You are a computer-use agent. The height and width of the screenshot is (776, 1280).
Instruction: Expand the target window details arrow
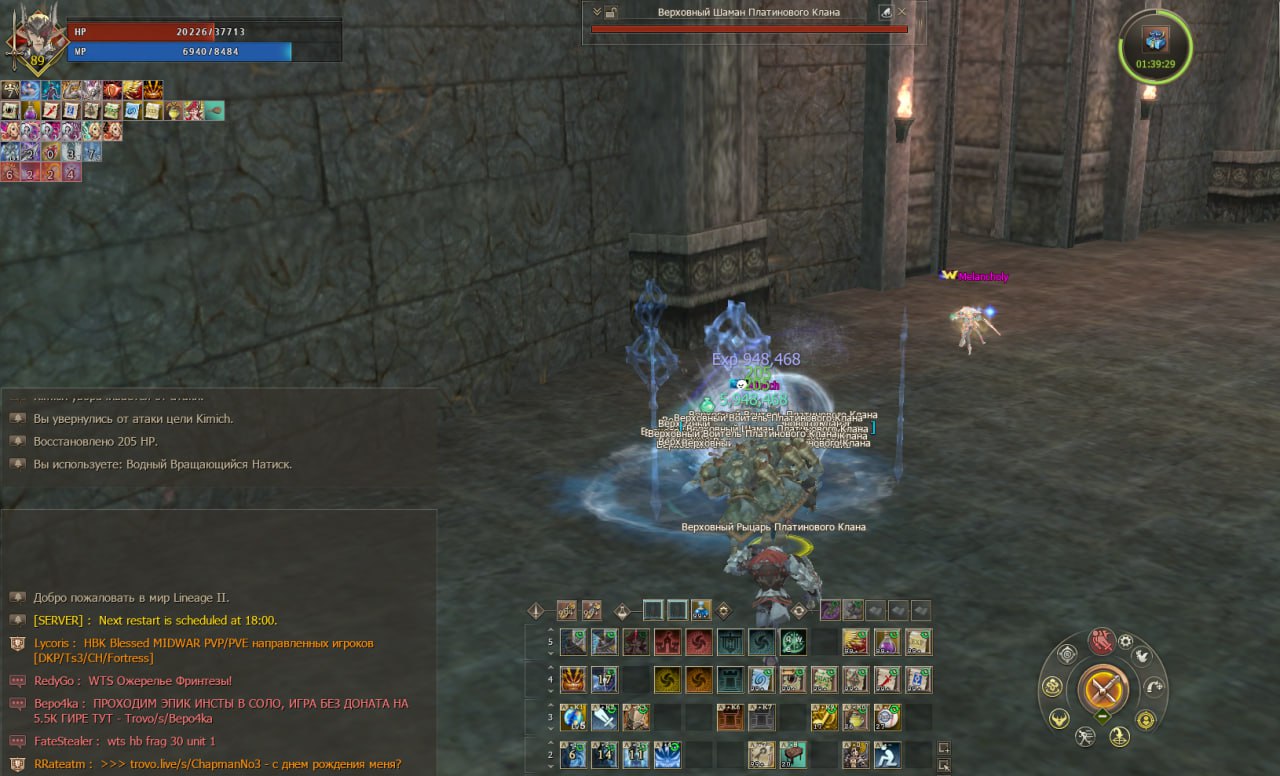click(x=597, y=12)
